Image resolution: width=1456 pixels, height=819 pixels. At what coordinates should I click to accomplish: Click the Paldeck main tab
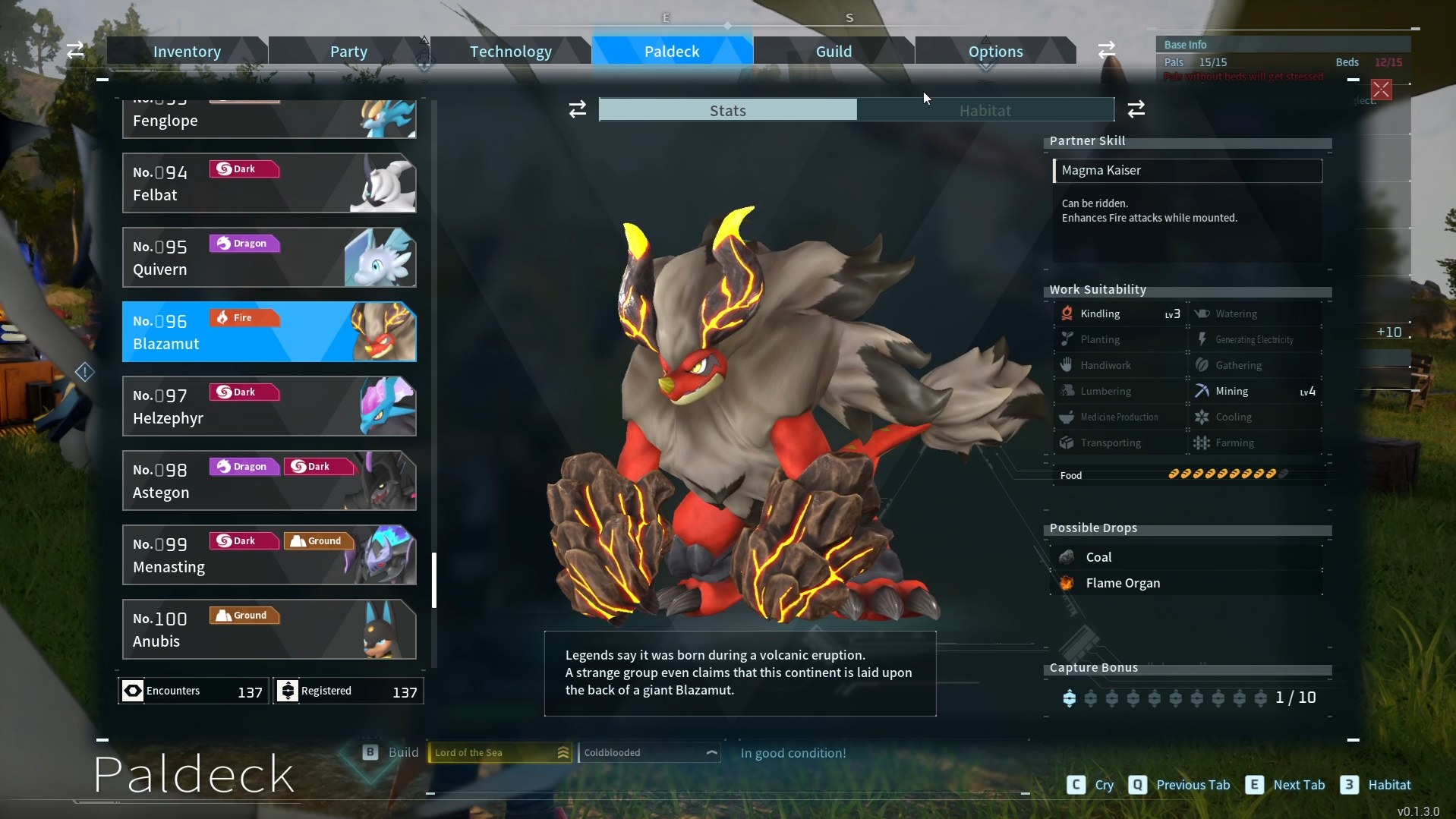(672, 52)
